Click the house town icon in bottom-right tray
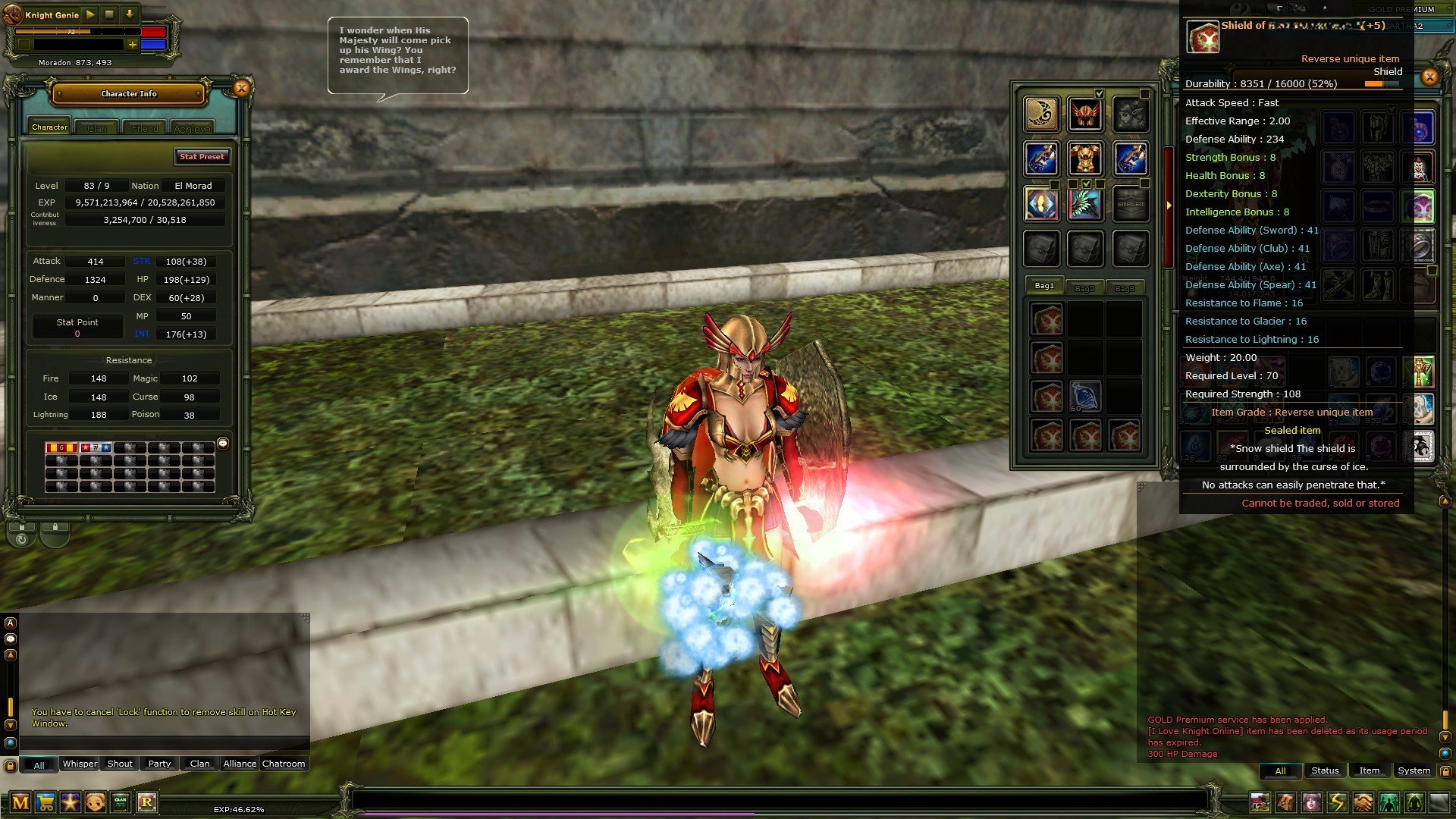This screenshot has width=1456, height=819. pyautogui.click(x=1259, y=802)
